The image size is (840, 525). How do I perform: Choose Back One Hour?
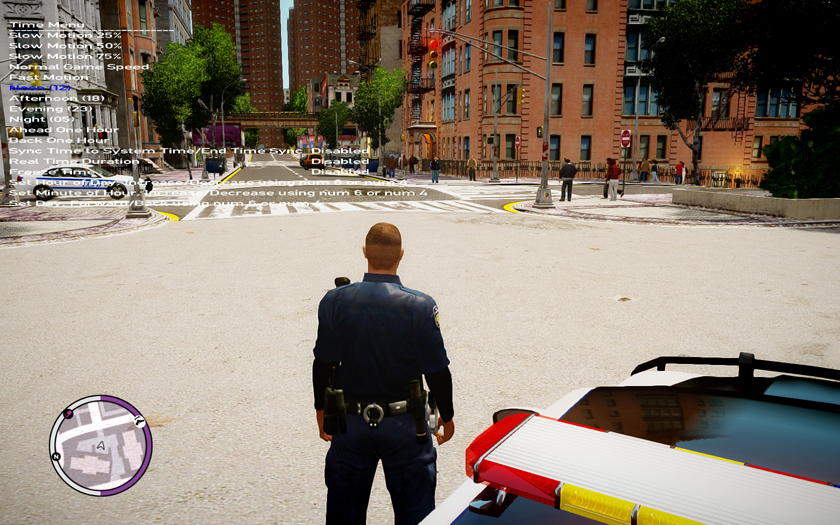click(58, 140)
